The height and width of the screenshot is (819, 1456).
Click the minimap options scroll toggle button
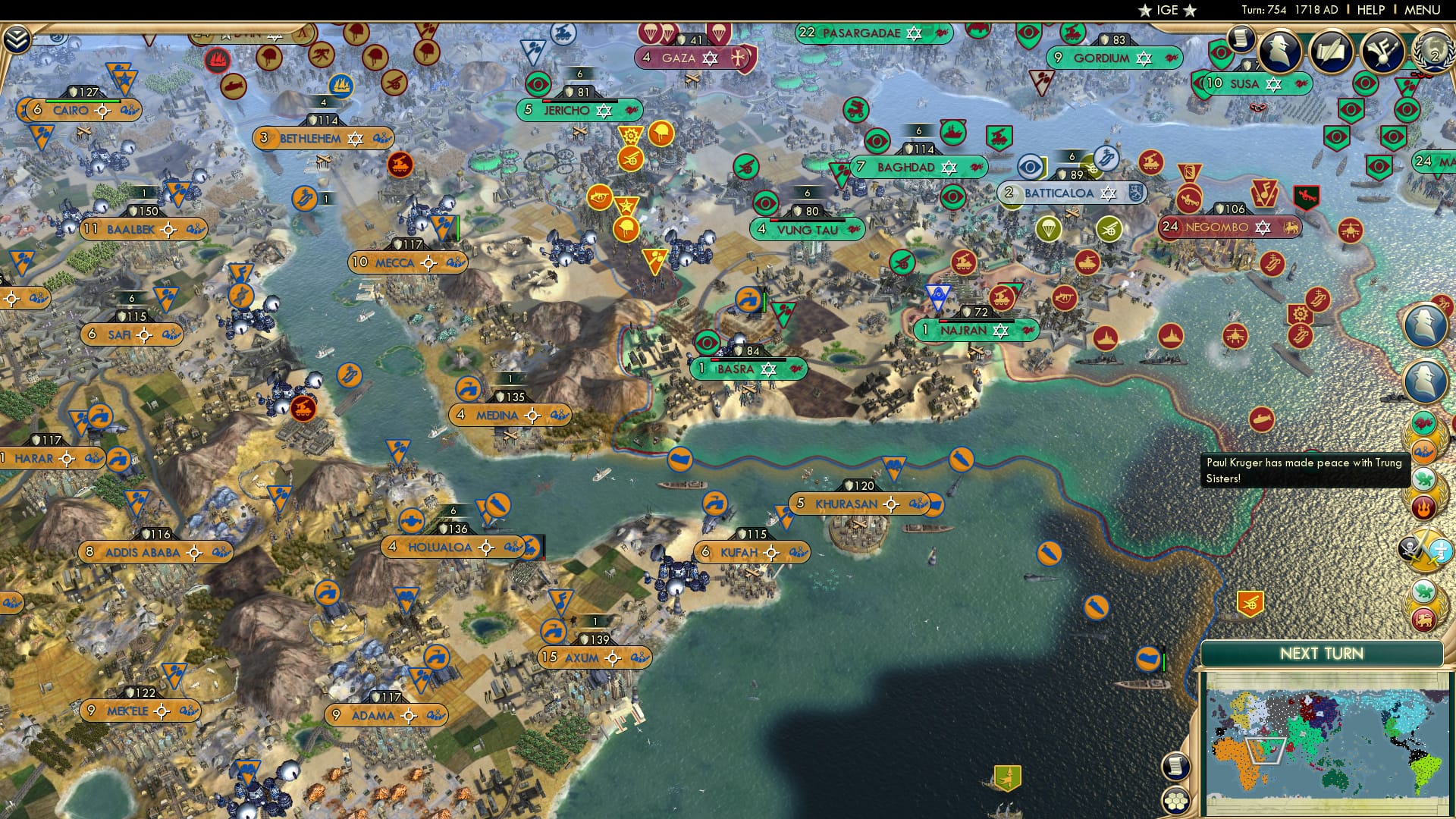(1175, 766)
